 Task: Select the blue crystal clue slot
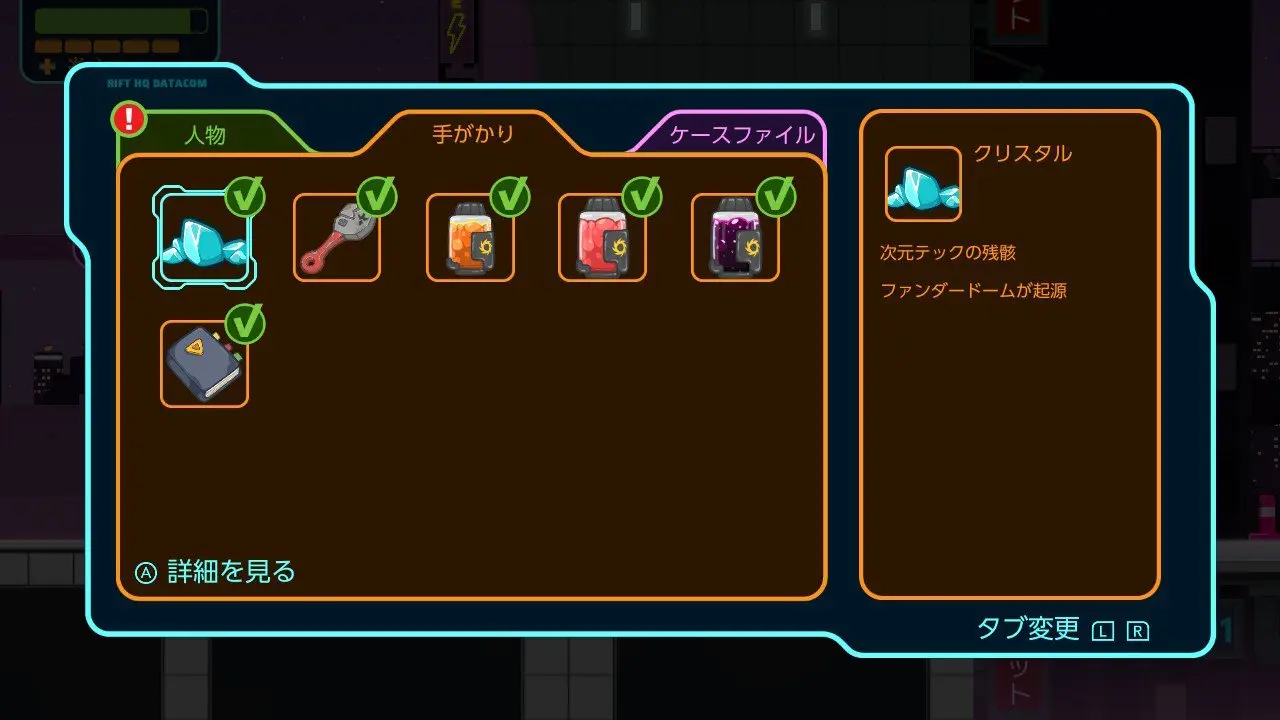(204, 238)
